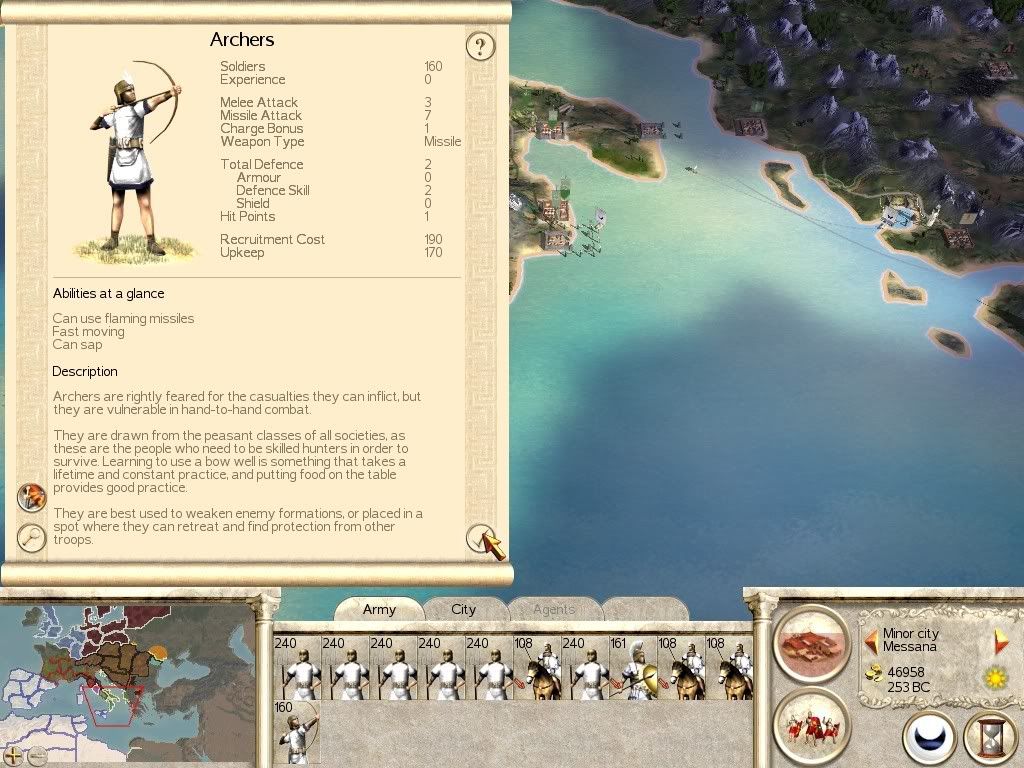Go to the previous settlement with the left arrow

871,640
